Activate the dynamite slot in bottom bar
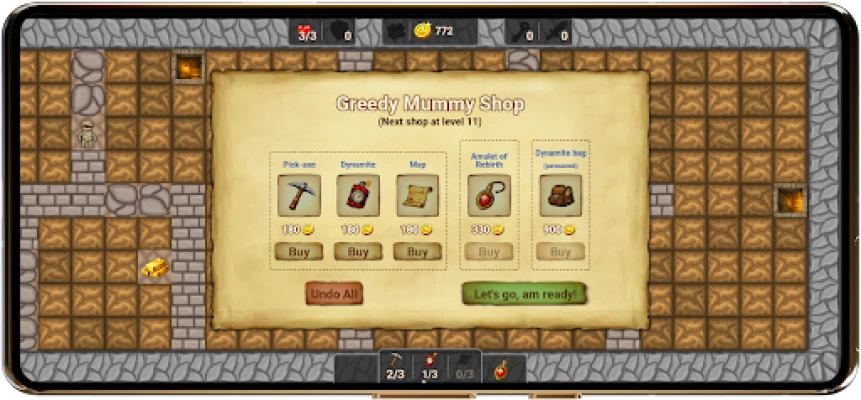The width and height of the screenshot is (861, 400). 429,367
